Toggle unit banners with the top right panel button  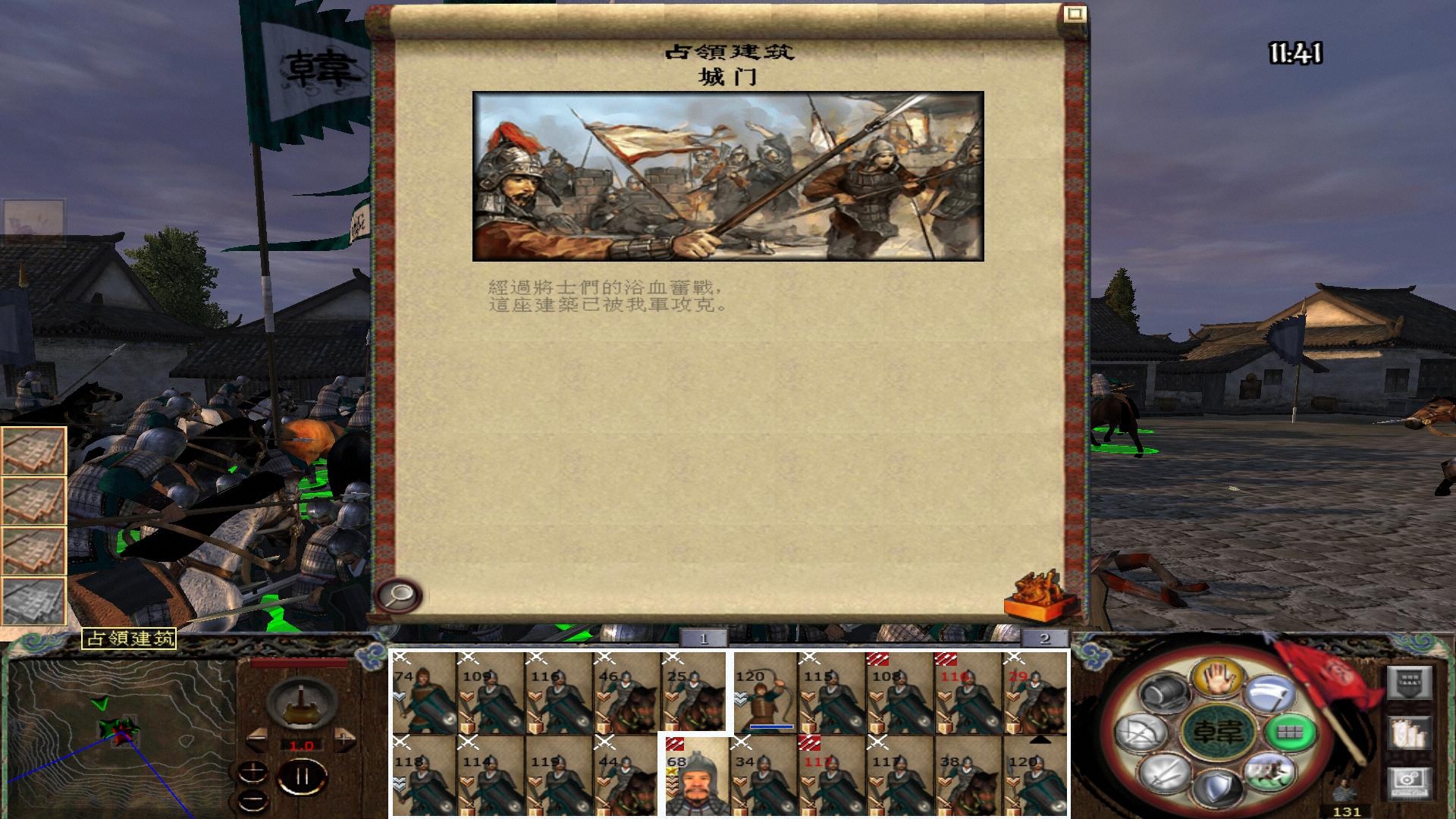coord(1409,681)
